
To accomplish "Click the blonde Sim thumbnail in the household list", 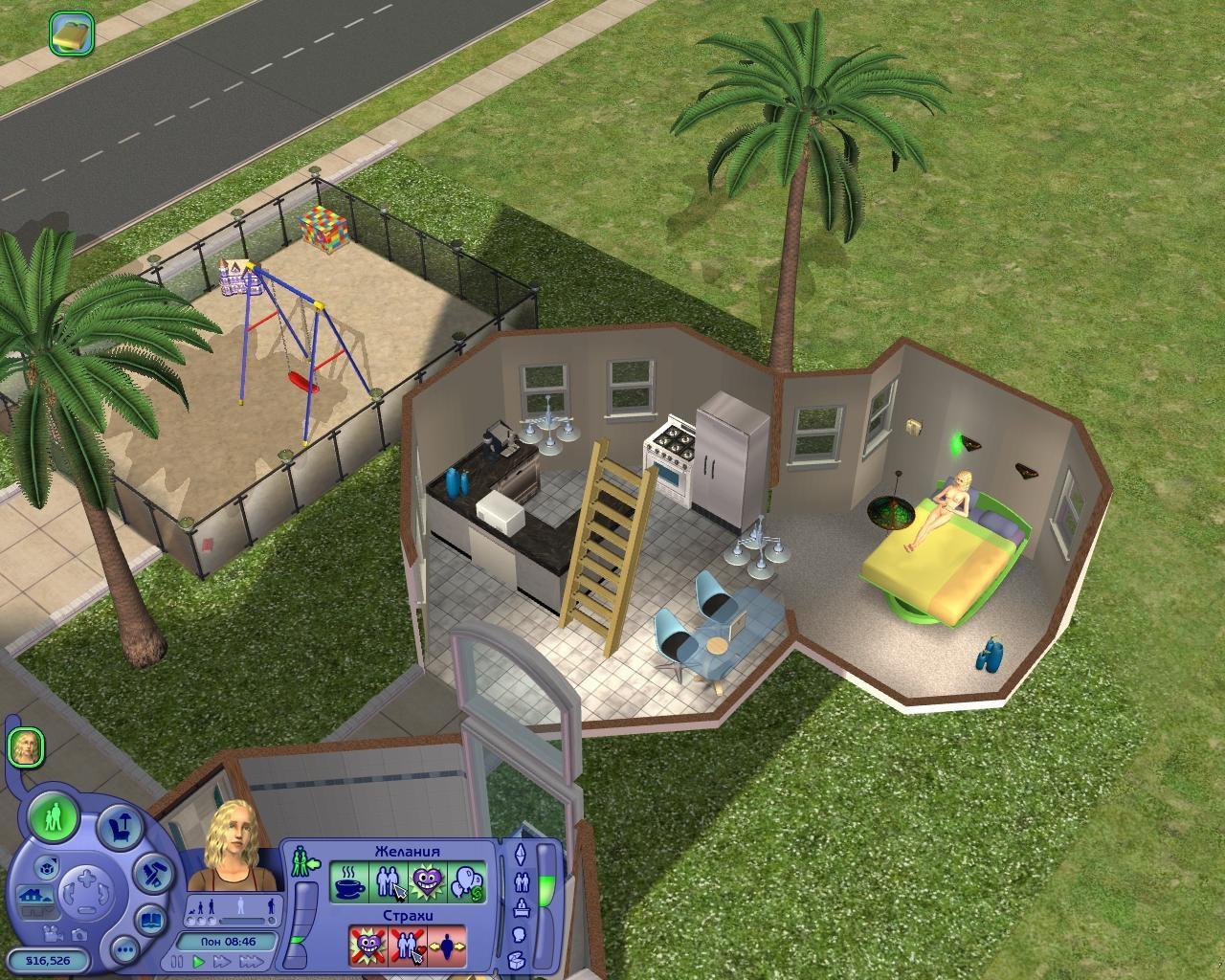I will click(27, 747).
